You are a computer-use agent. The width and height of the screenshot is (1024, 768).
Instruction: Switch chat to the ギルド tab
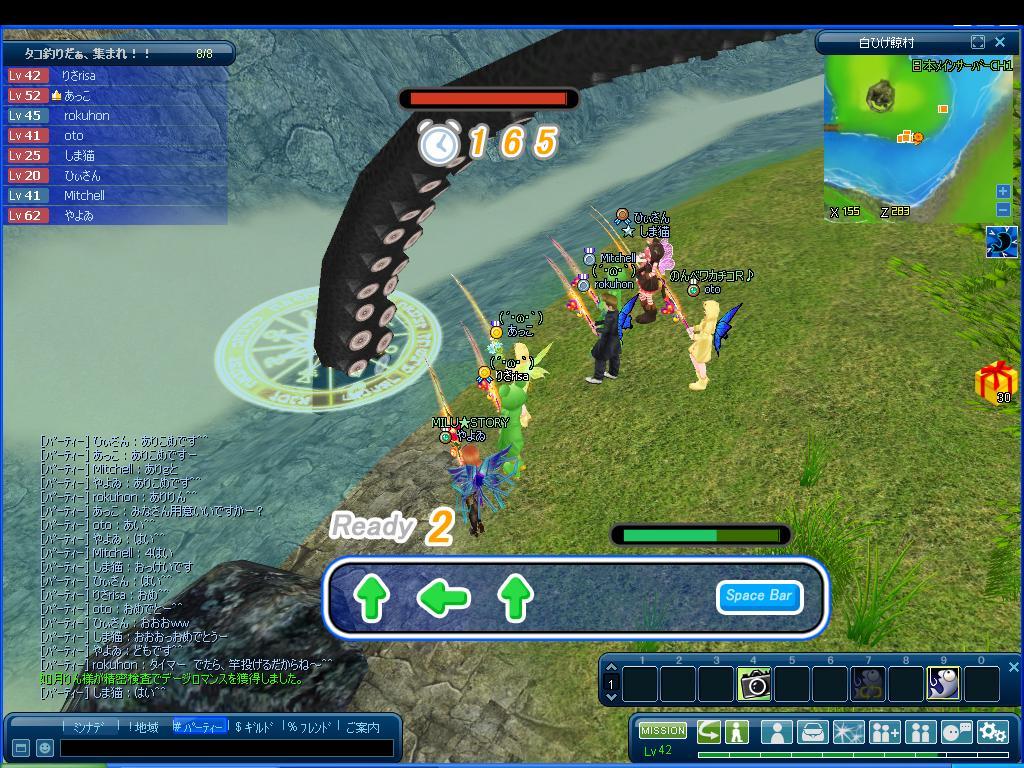tap(254, 728)
